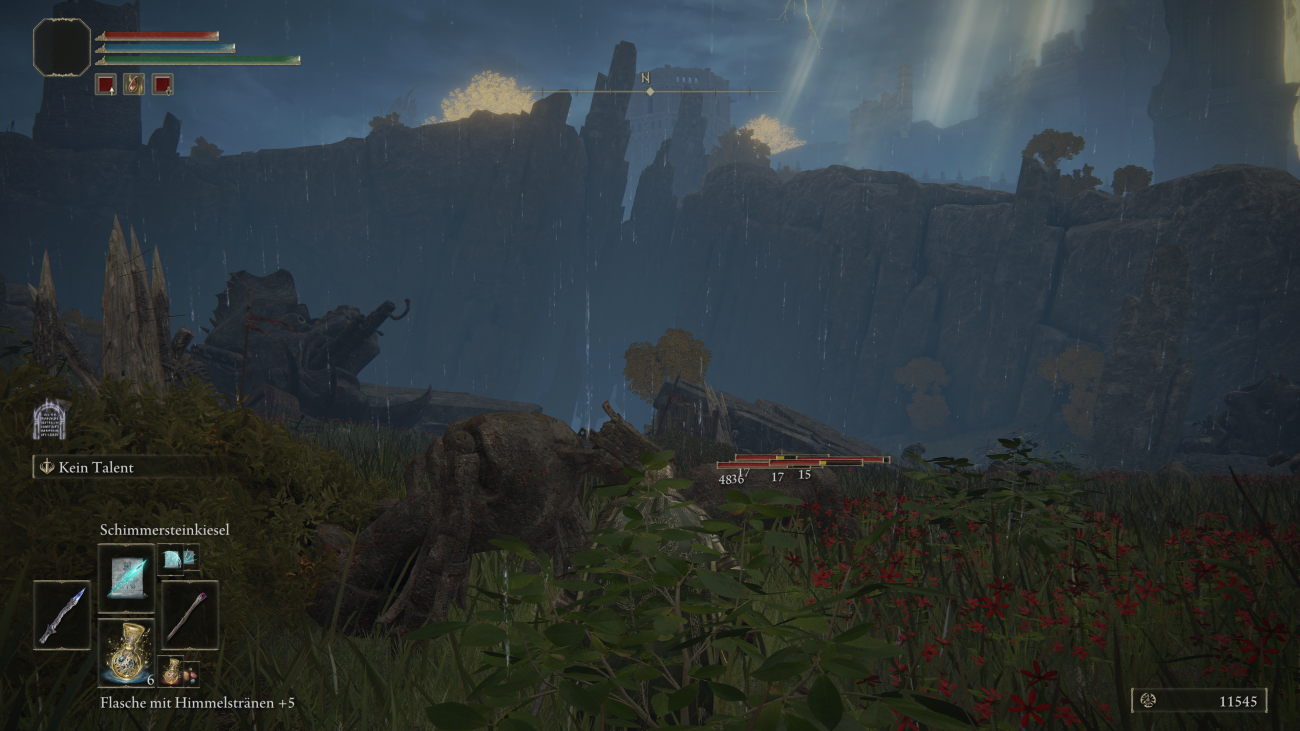Viewport: 1300px width, 731px height.
Task: Inspect the flaming feather buff icon
Action: [x=134, y=85]
